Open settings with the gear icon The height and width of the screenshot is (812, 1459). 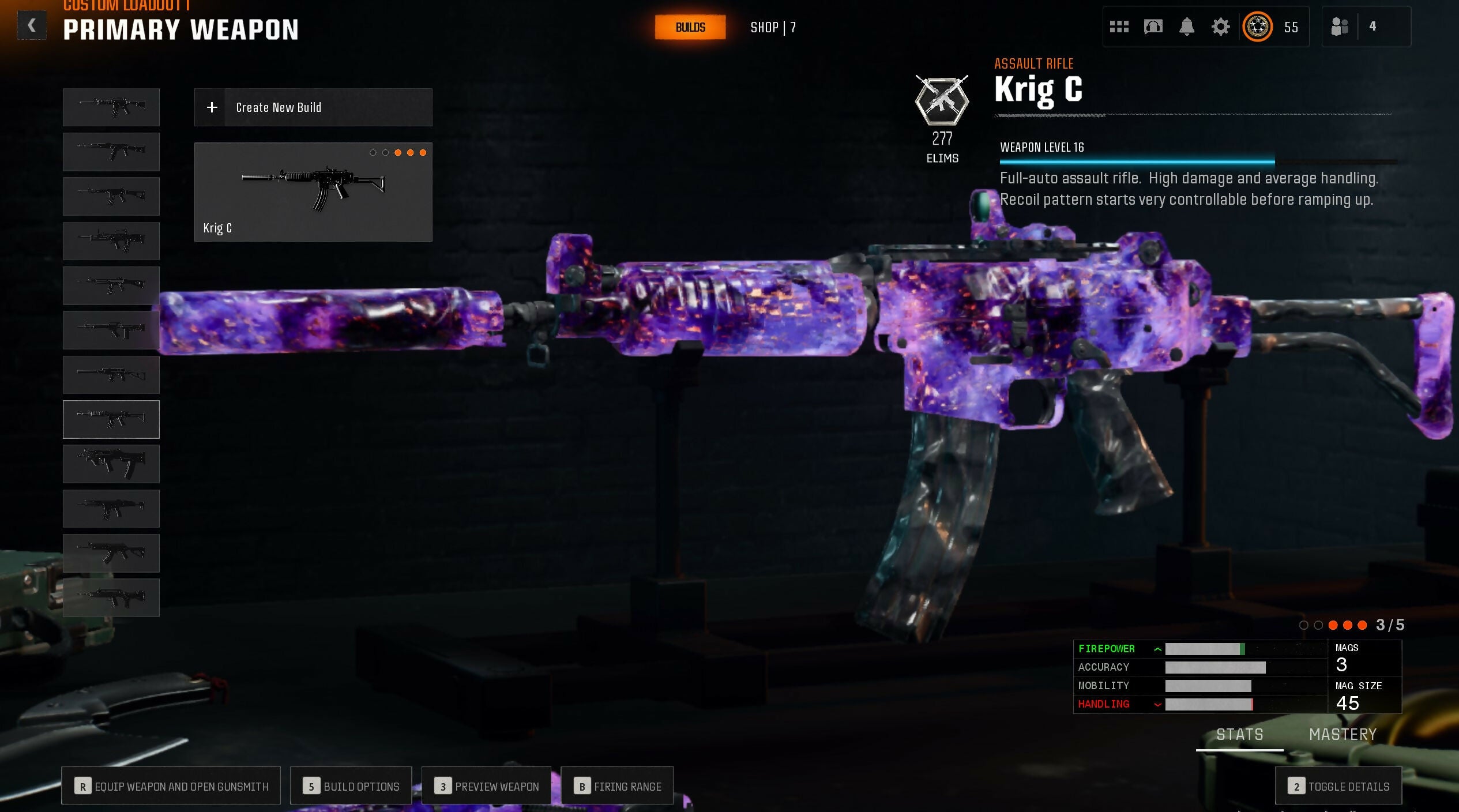tap(1220, 27)
